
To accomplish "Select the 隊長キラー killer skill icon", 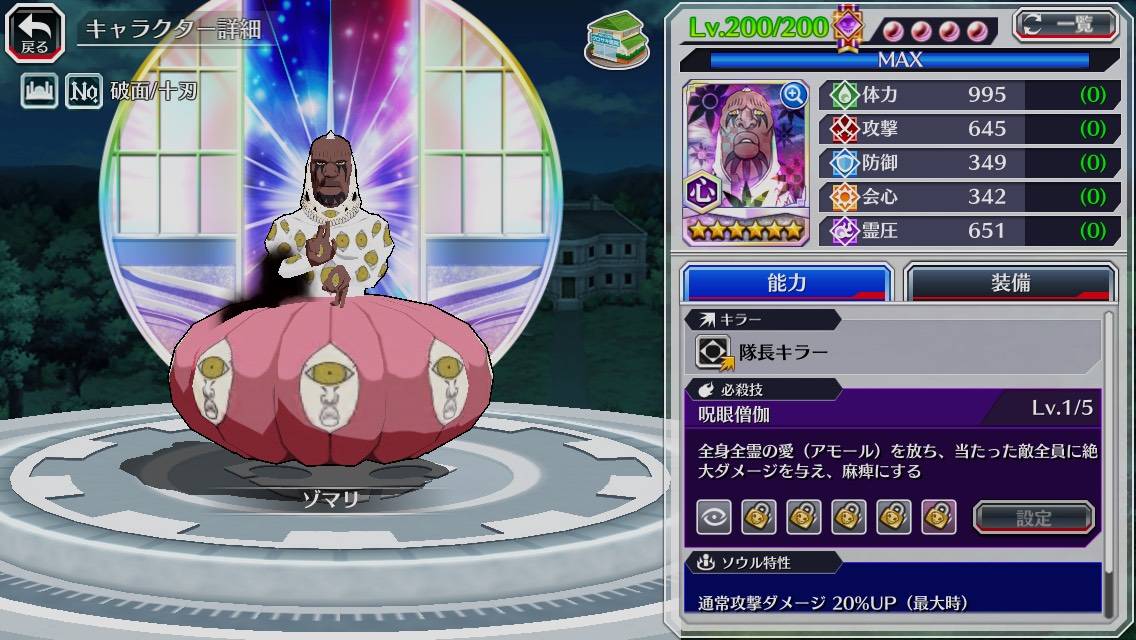I will point(714,352).
